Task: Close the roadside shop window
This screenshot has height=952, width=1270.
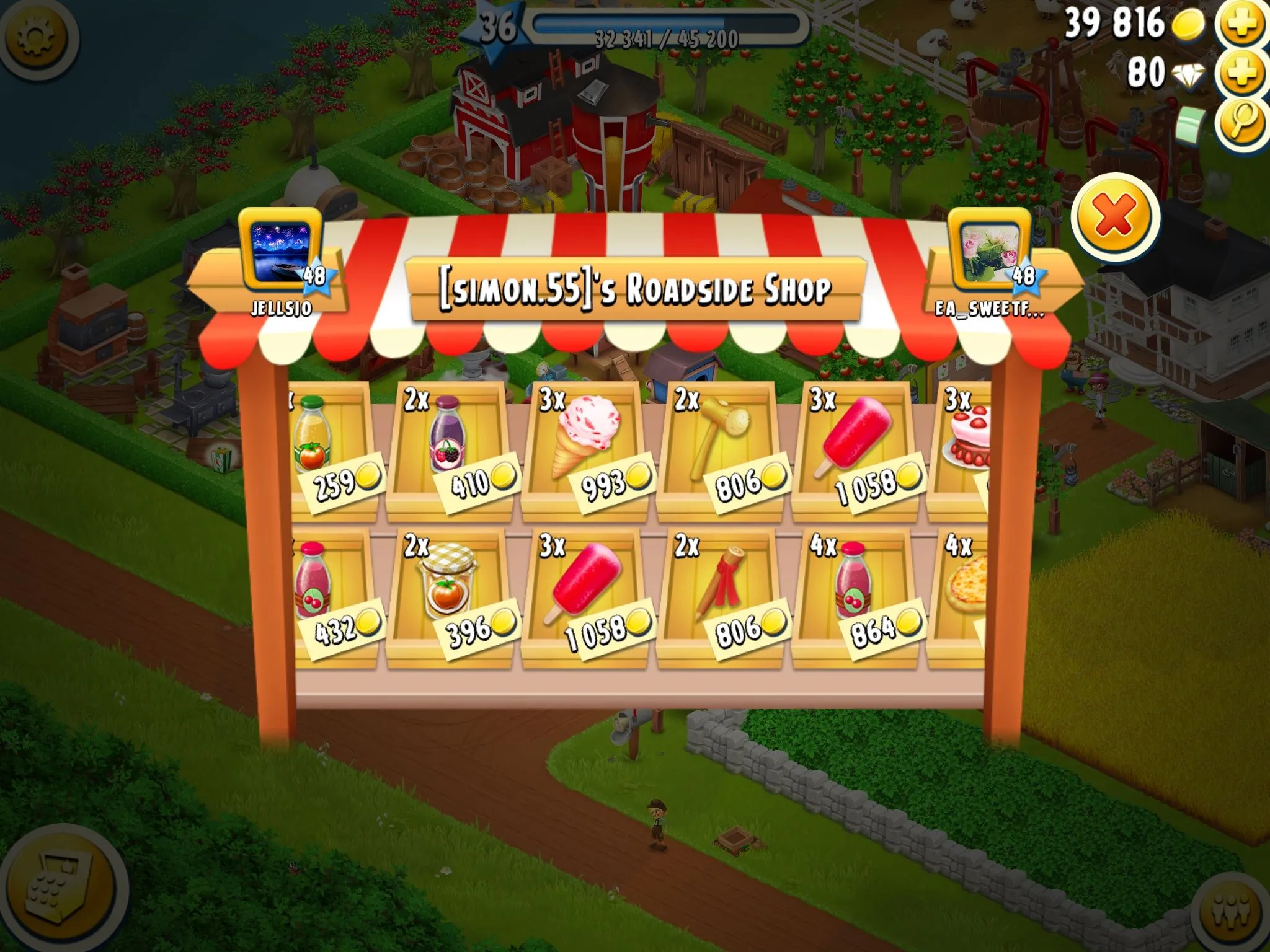Action: 1114,216
